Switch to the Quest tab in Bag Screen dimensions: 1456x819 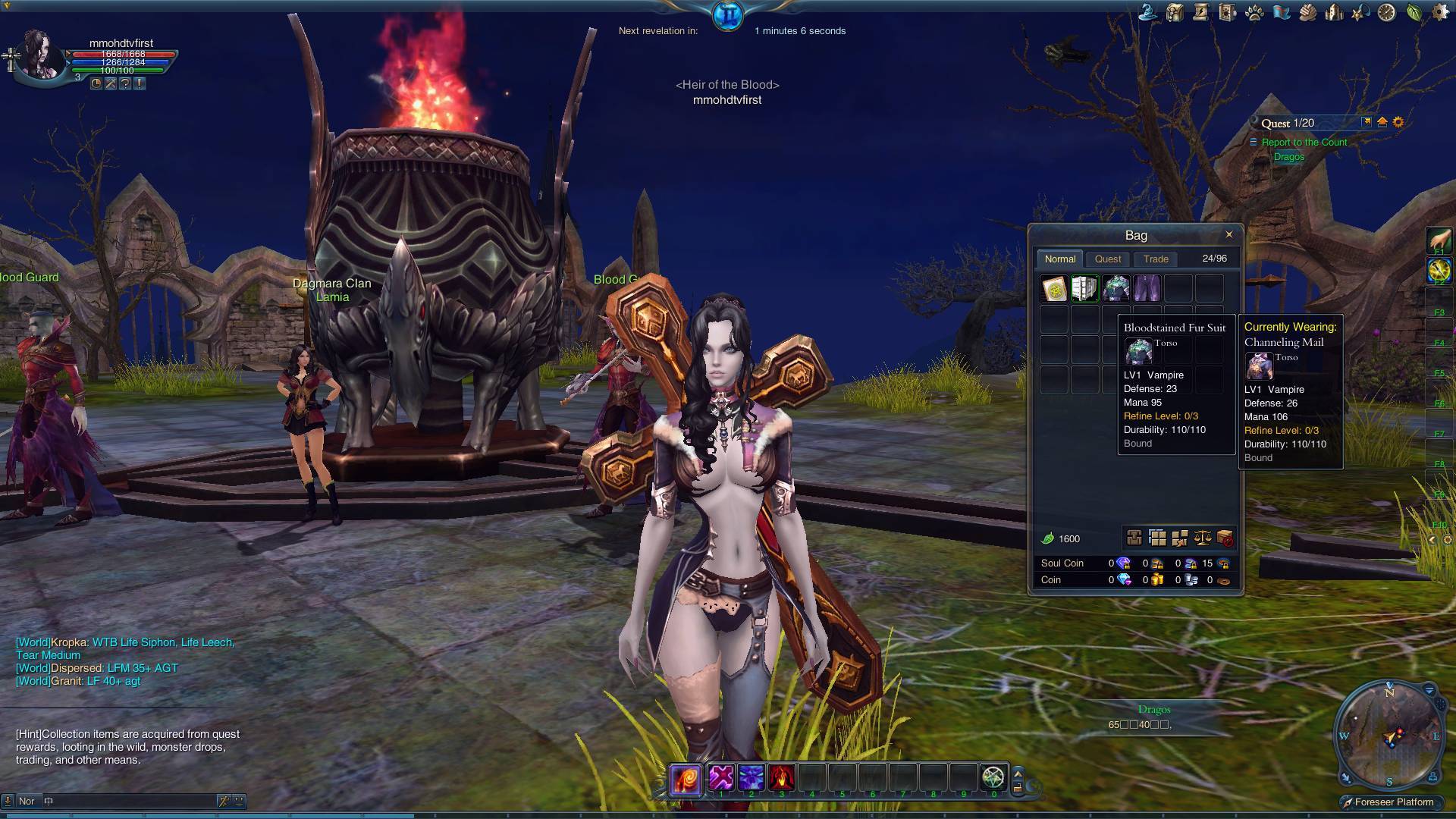tap(1108, 259)
